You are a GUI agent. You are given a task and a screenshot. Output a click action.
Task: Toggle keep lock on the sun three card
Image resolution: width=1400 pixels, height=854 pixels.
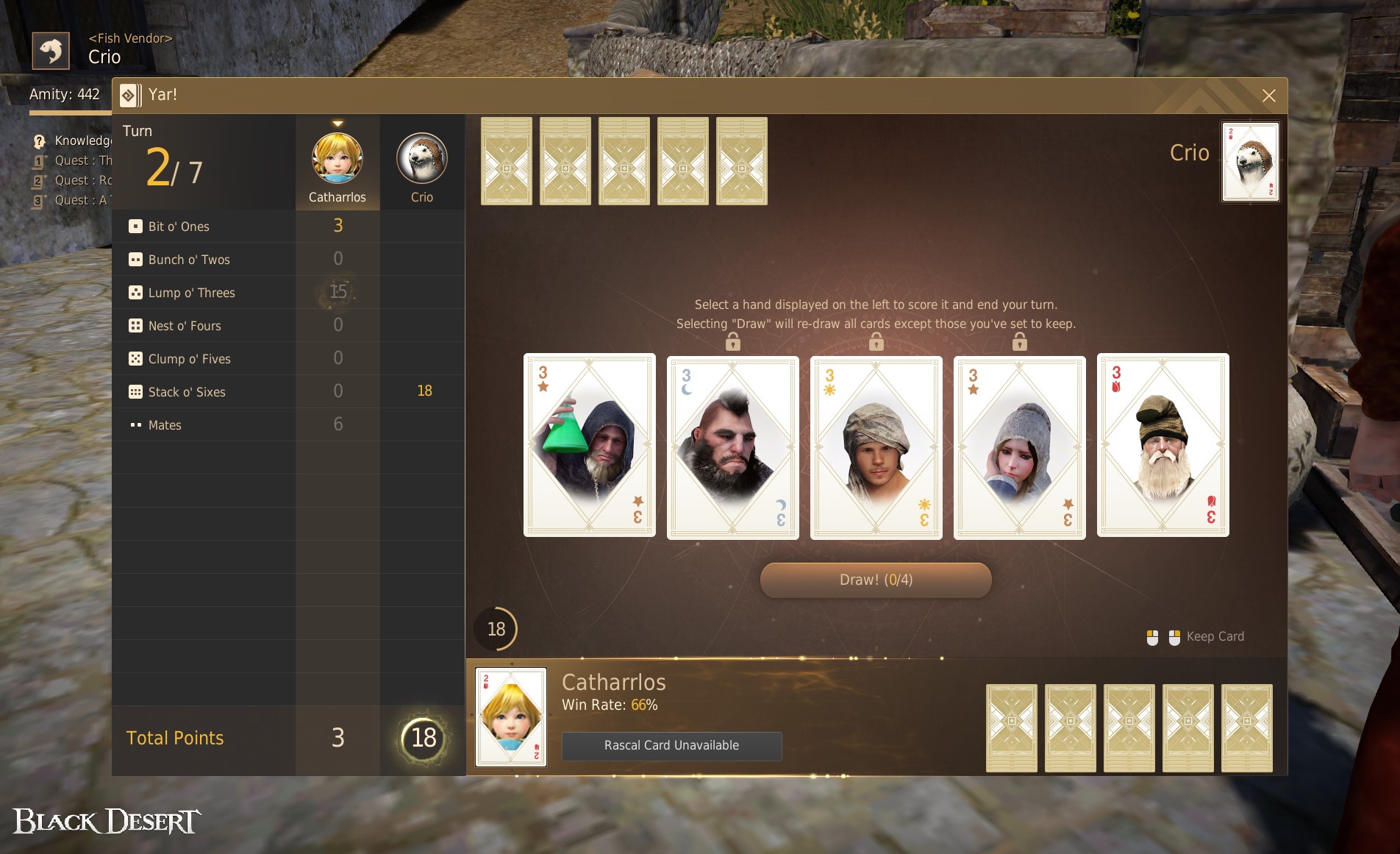click(876, 340)
